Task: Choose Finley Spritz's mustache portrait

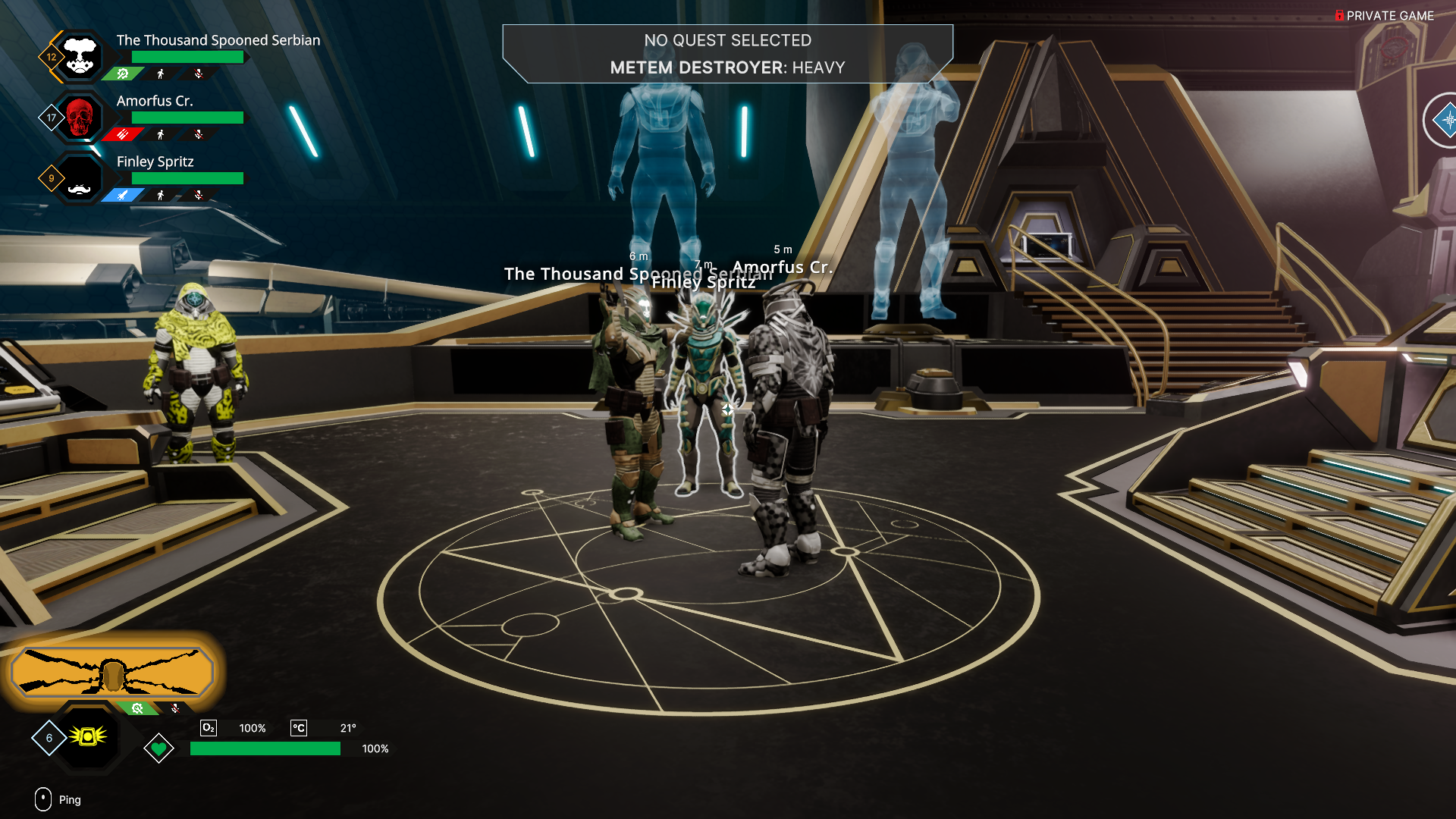Action: pyautogui.click(x=80, y=179)
